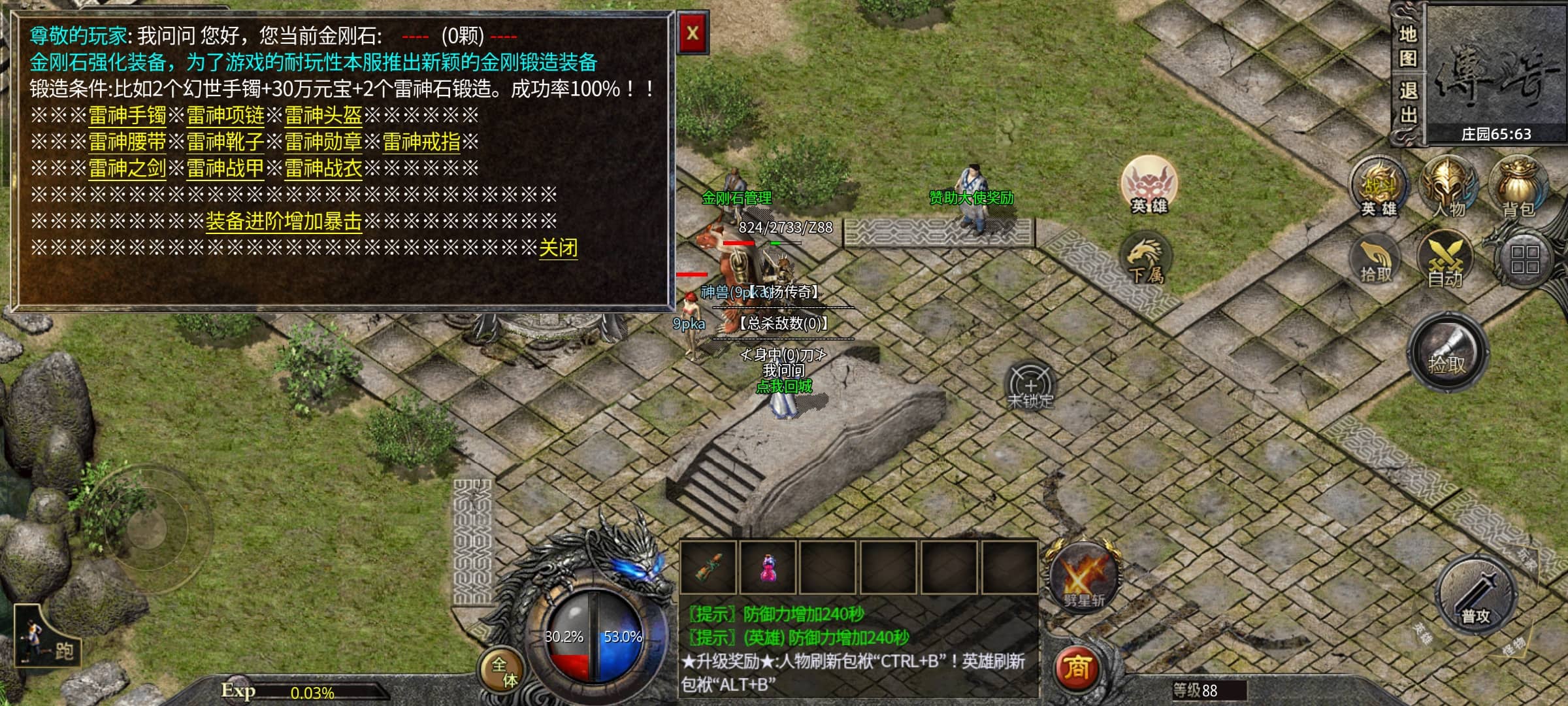The width and height of the screenshot is (1568, 706).
Task: Open the 人物 character helmet icon
Action: pyautogui.click(x=1448, y=186)
